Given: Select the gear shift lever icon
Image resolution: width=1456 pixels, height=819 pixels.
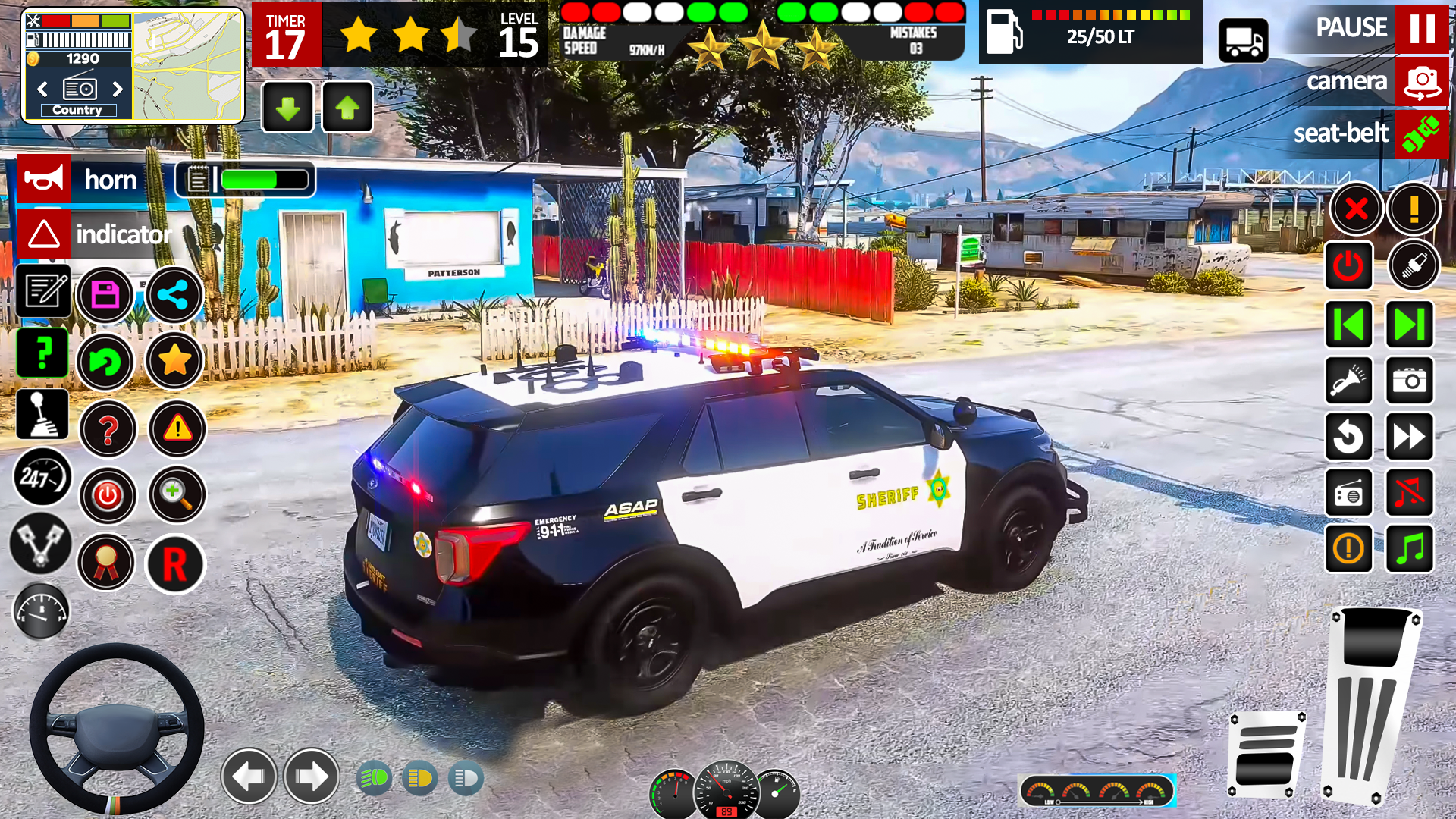Looking at the screenshot, I should 43,413.
